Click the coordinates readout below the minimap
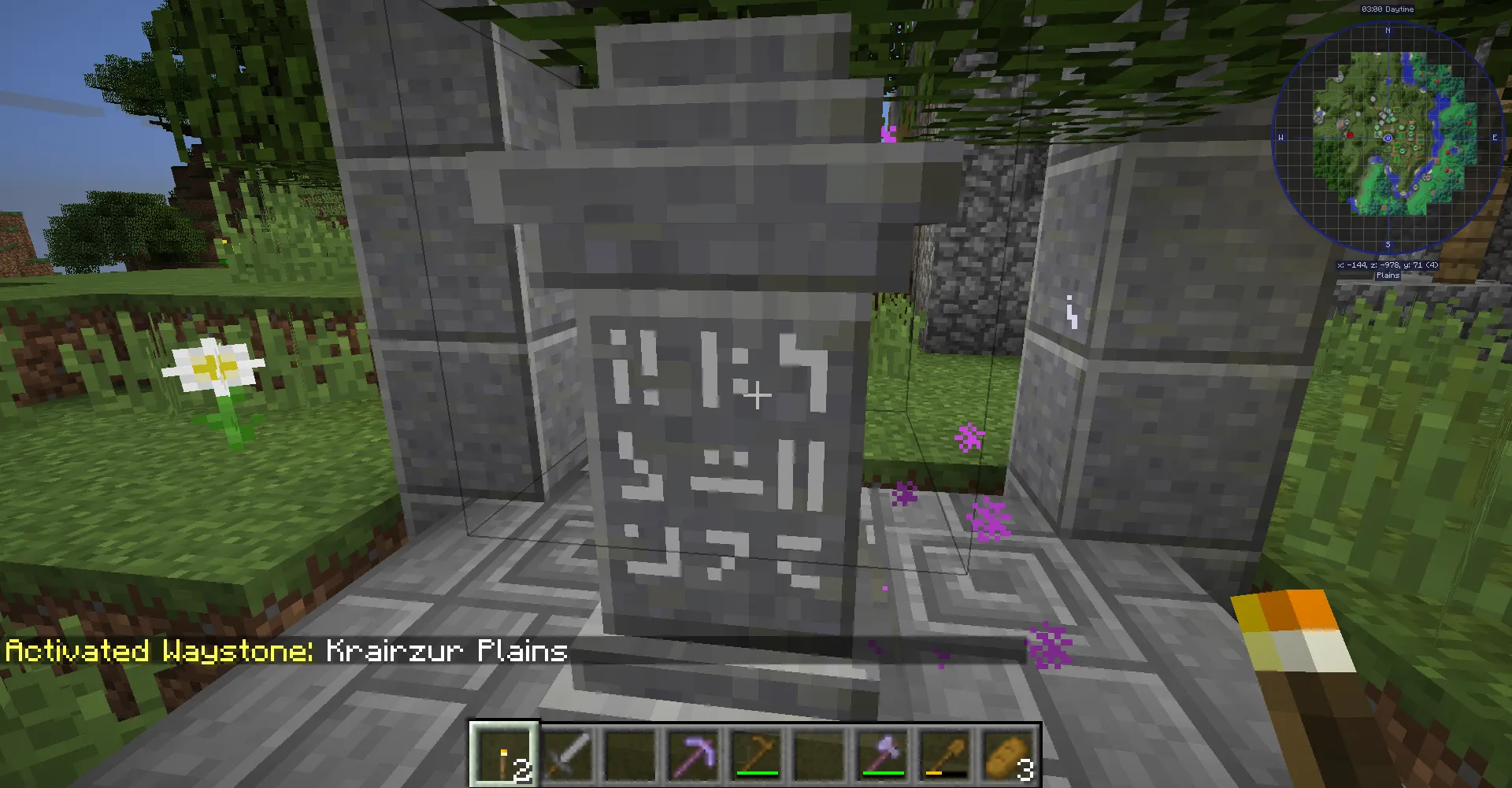This screenshot has height=788, width=1512. coord(1386,265)
